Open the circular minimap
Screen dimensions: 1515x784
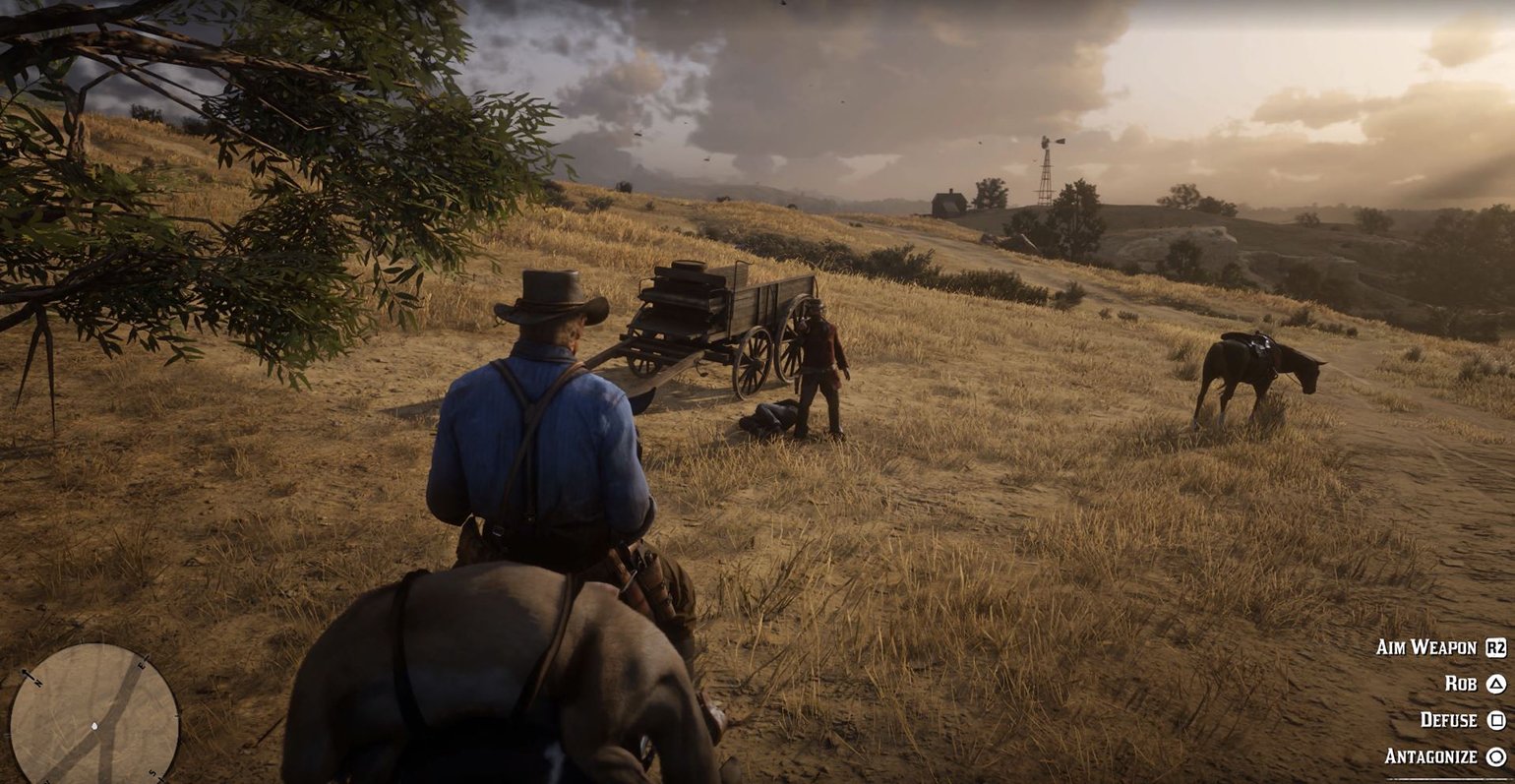click(94, 713)
